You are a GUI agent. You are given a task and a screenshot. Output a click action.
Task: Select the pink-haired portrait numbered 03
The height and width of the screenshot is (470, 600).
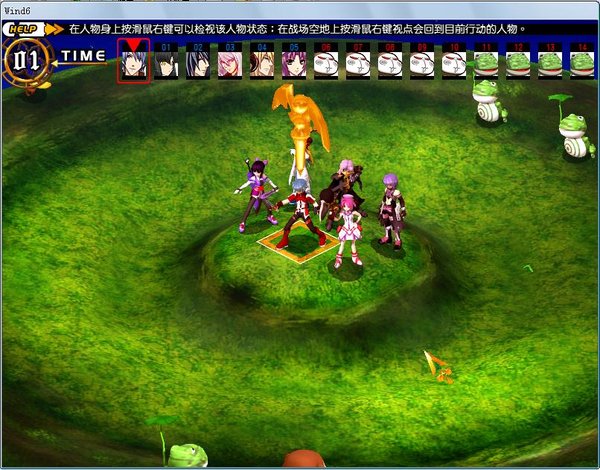click(x=230, y=64)
